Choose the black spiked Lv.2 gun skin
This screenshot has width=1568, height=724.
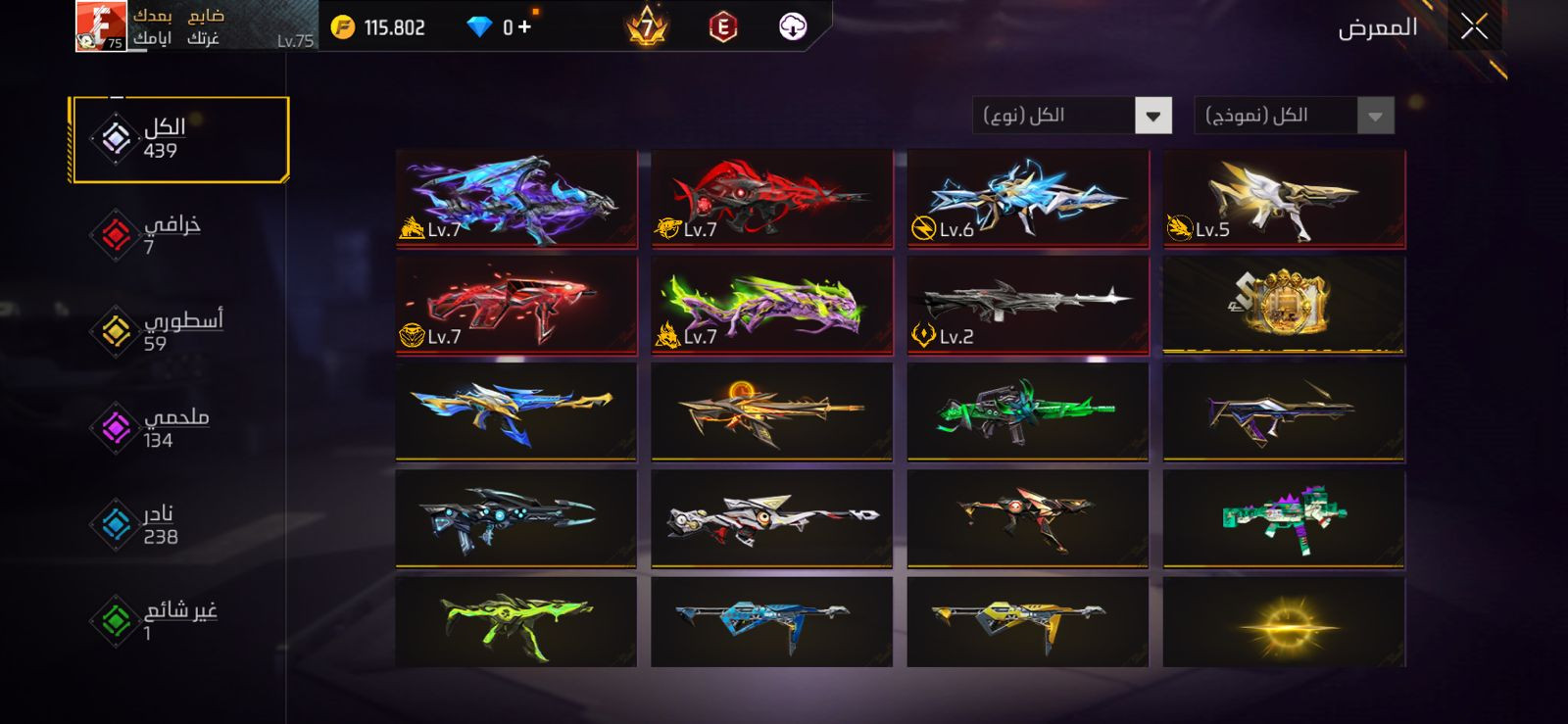tap(1028, 305)
